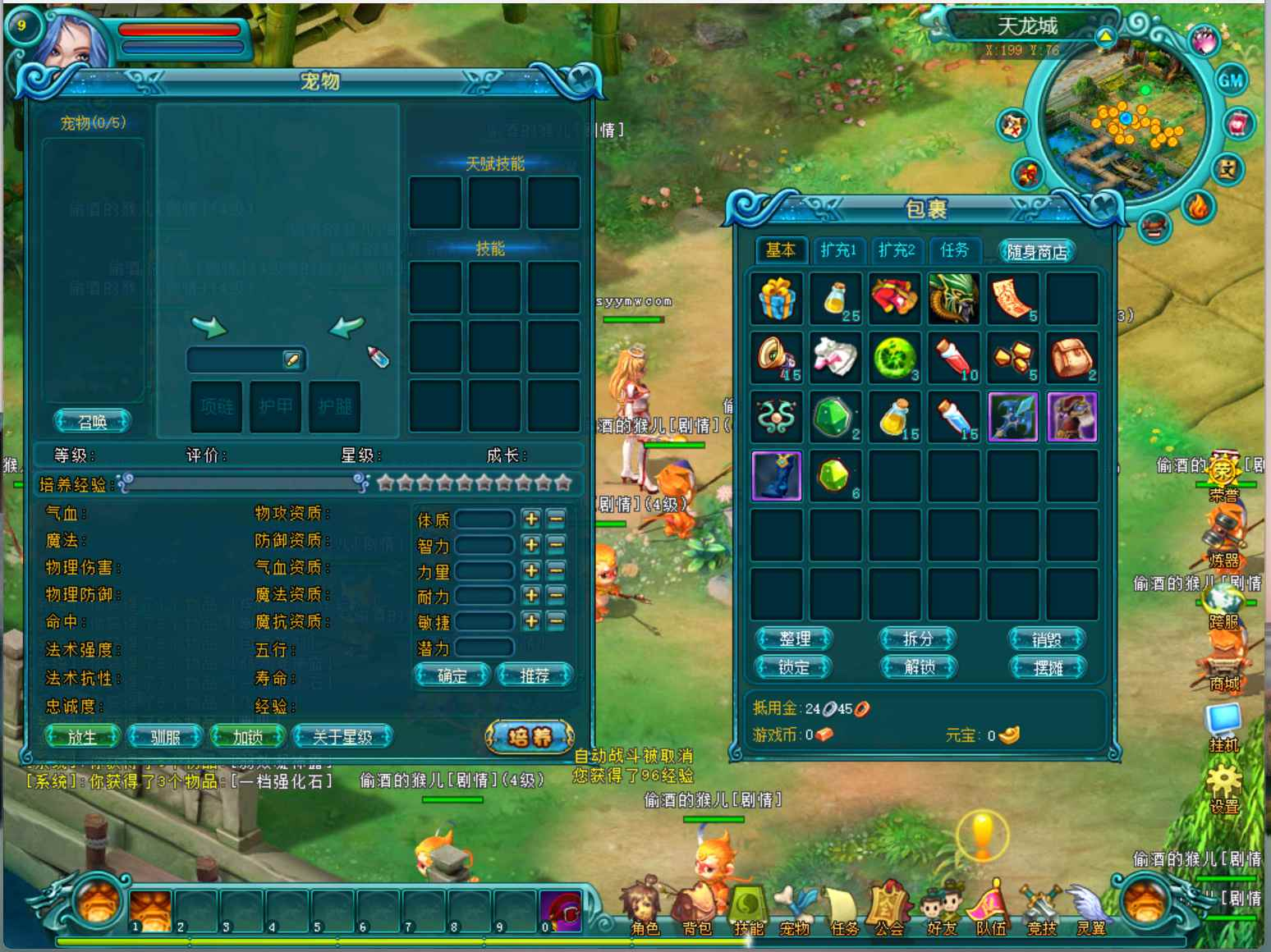1271x952 pixels.
Task: Open the 随身商店 portable shop
Action: click(x=1037, y=252)
